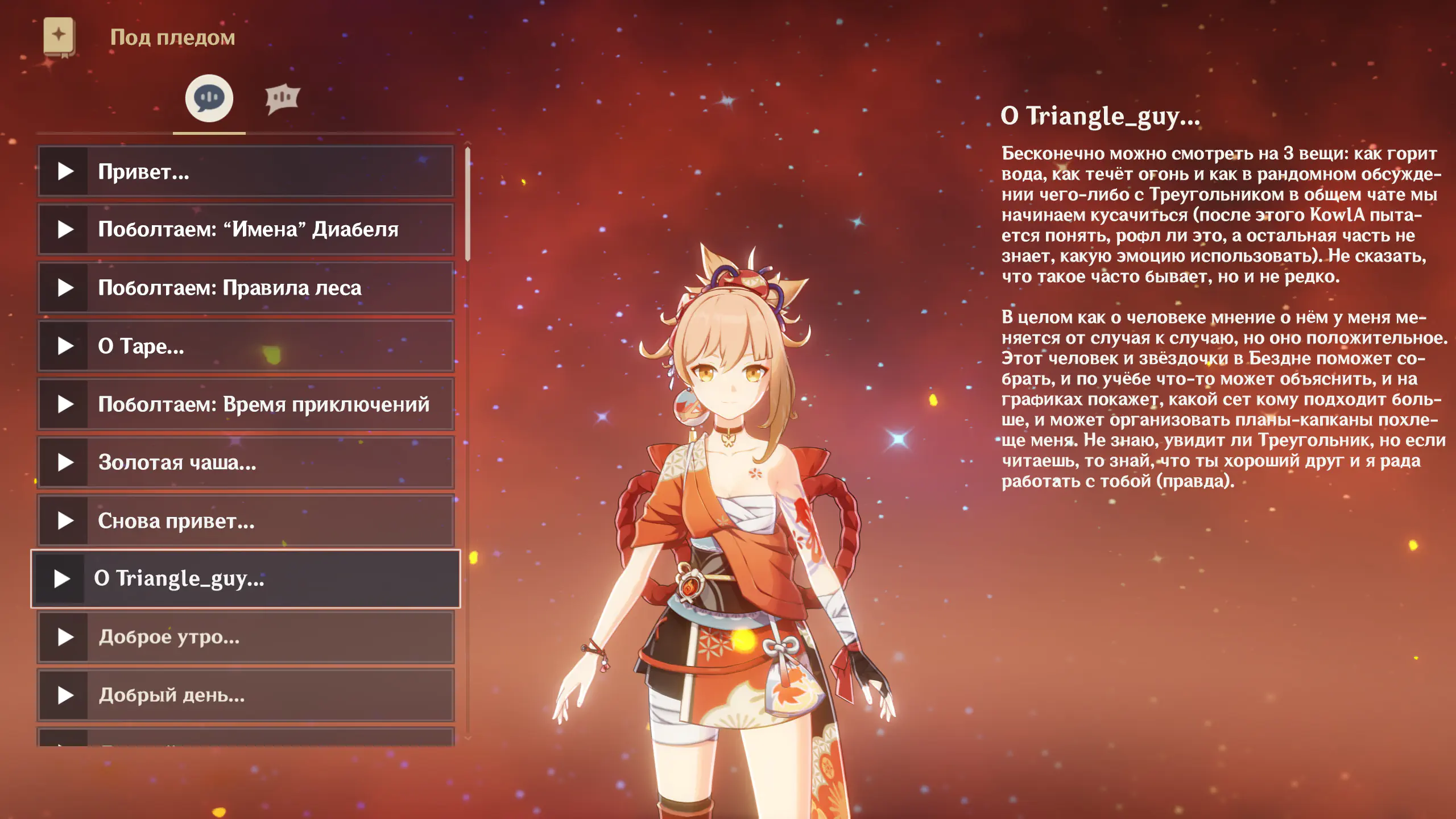Screen dimensions: 1456x819
Task: Open the "Снова привет..." voice line
Action: [x=246, y=521]
